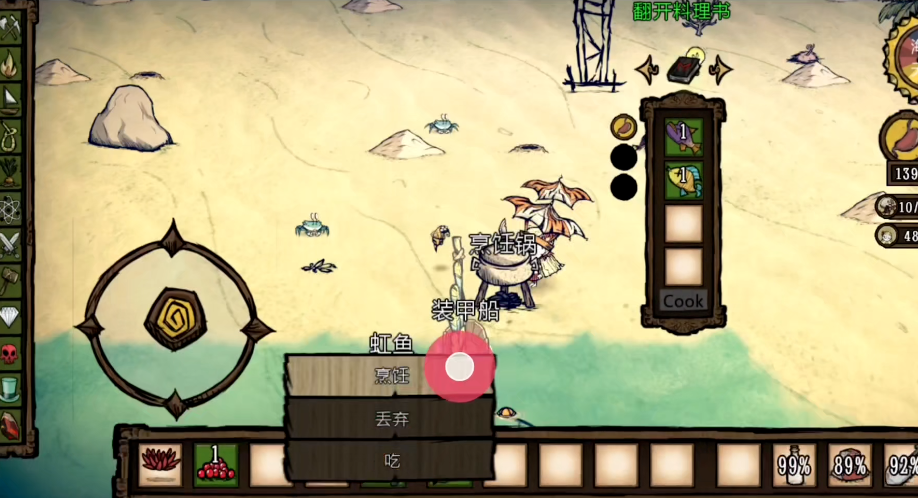The height and width of the screenshot is (498, 918).
Task: Select the purple fish in the crock pot
Action: (683, 137)
